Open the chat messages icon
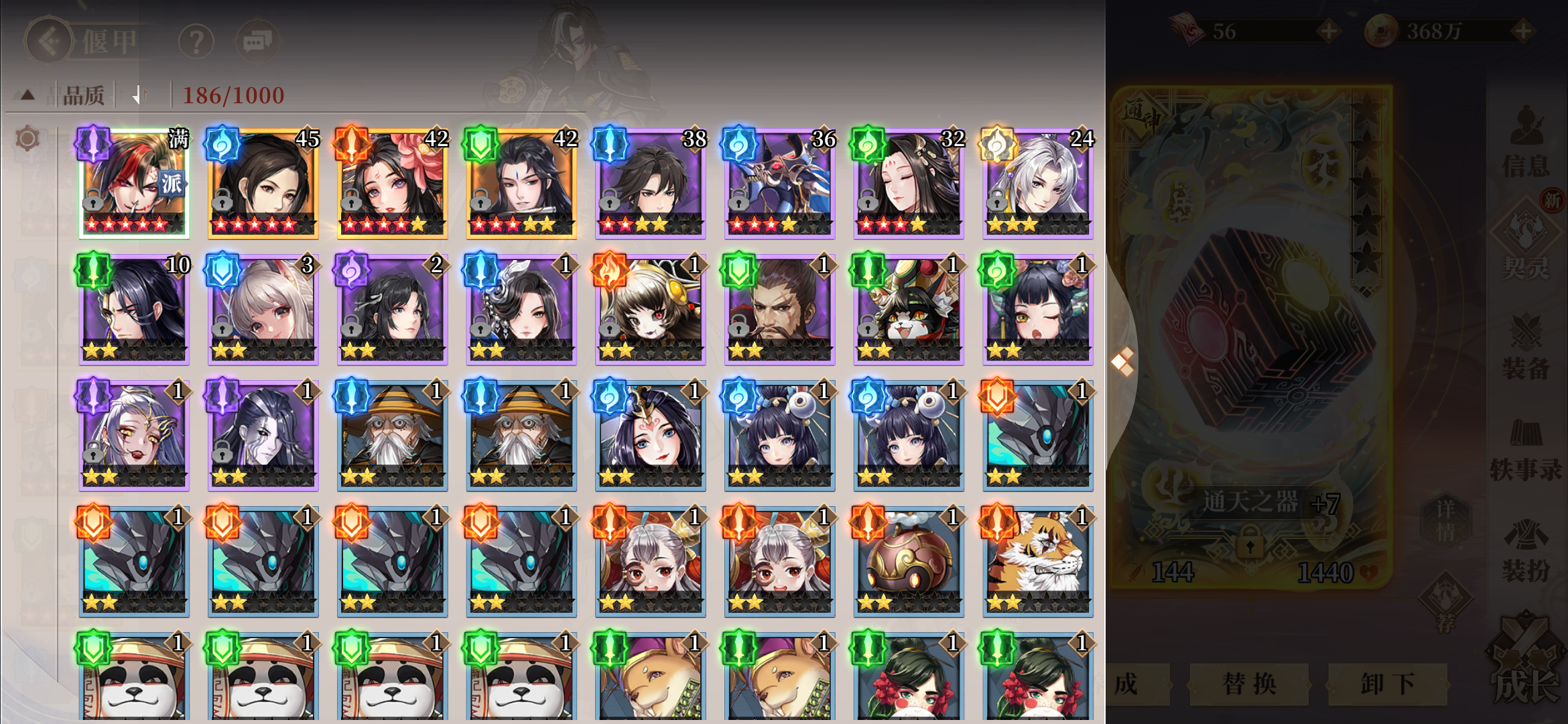This screenshot has height=724, width=1568. point(258,40)
